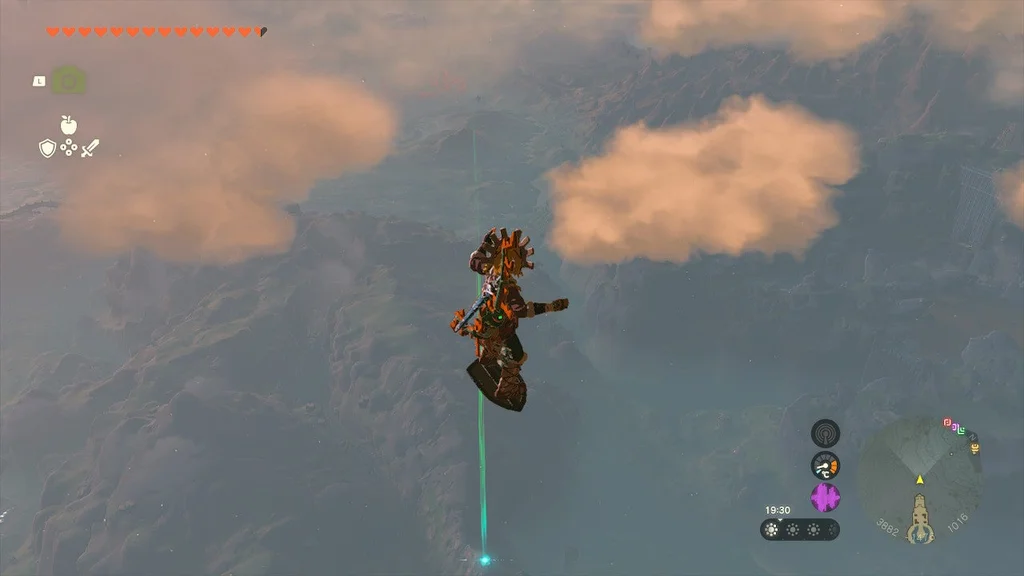
Task: Choose the shield quick-select icon
Action: 47,149
